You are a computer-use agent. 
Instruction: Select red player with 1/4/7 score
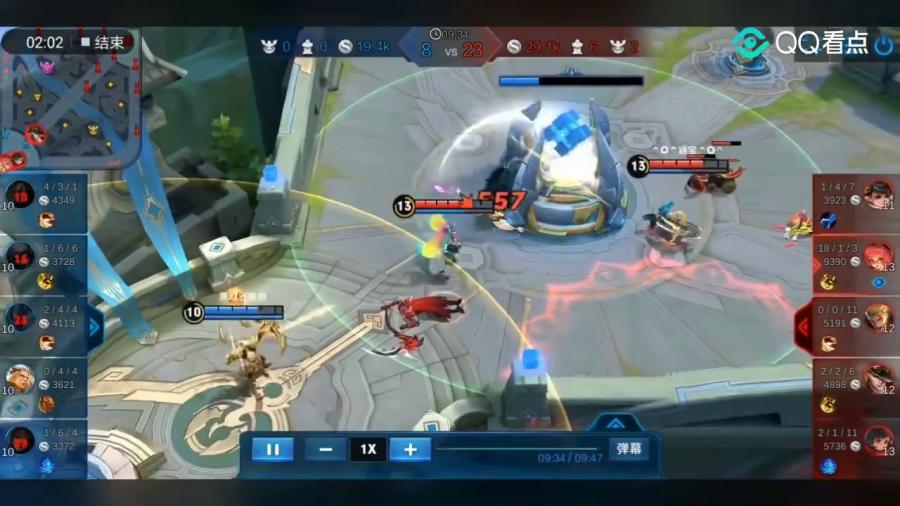pyautogui.click(x=855, y=203)
